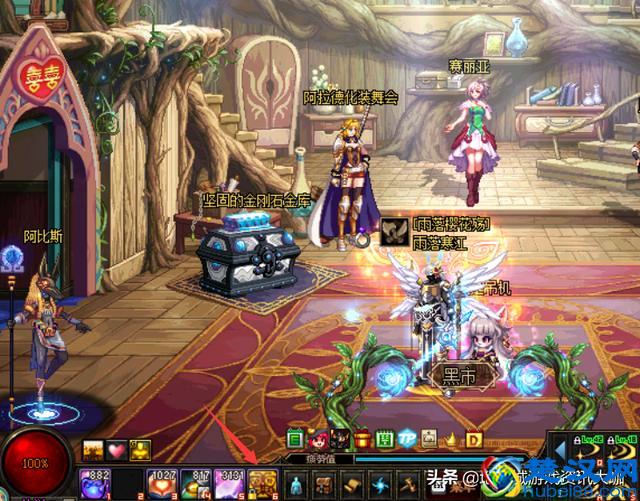This screenshot has width=640, height=501.
Task: Select the quick slot item showing 817
Action: (x=194, y=482)
